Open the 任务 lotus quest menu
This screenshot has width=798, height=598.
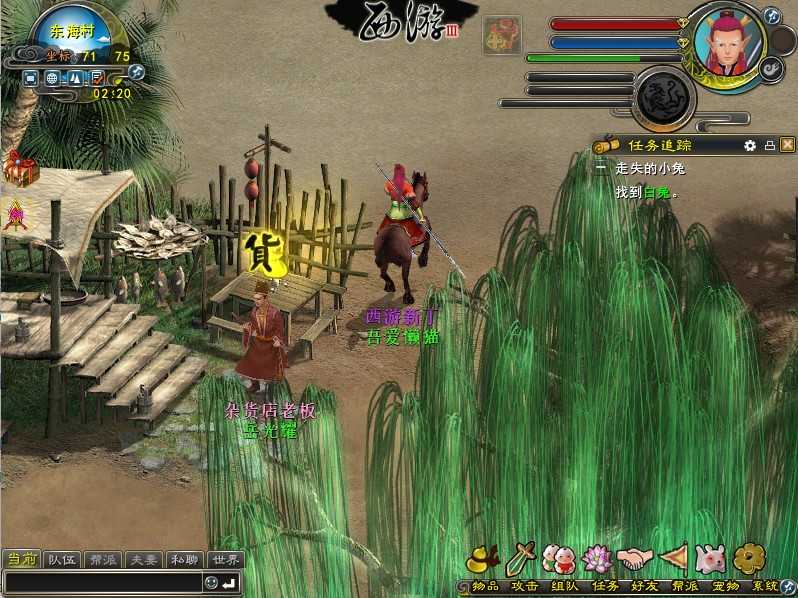pyautogui.click(x=597, y=559)
